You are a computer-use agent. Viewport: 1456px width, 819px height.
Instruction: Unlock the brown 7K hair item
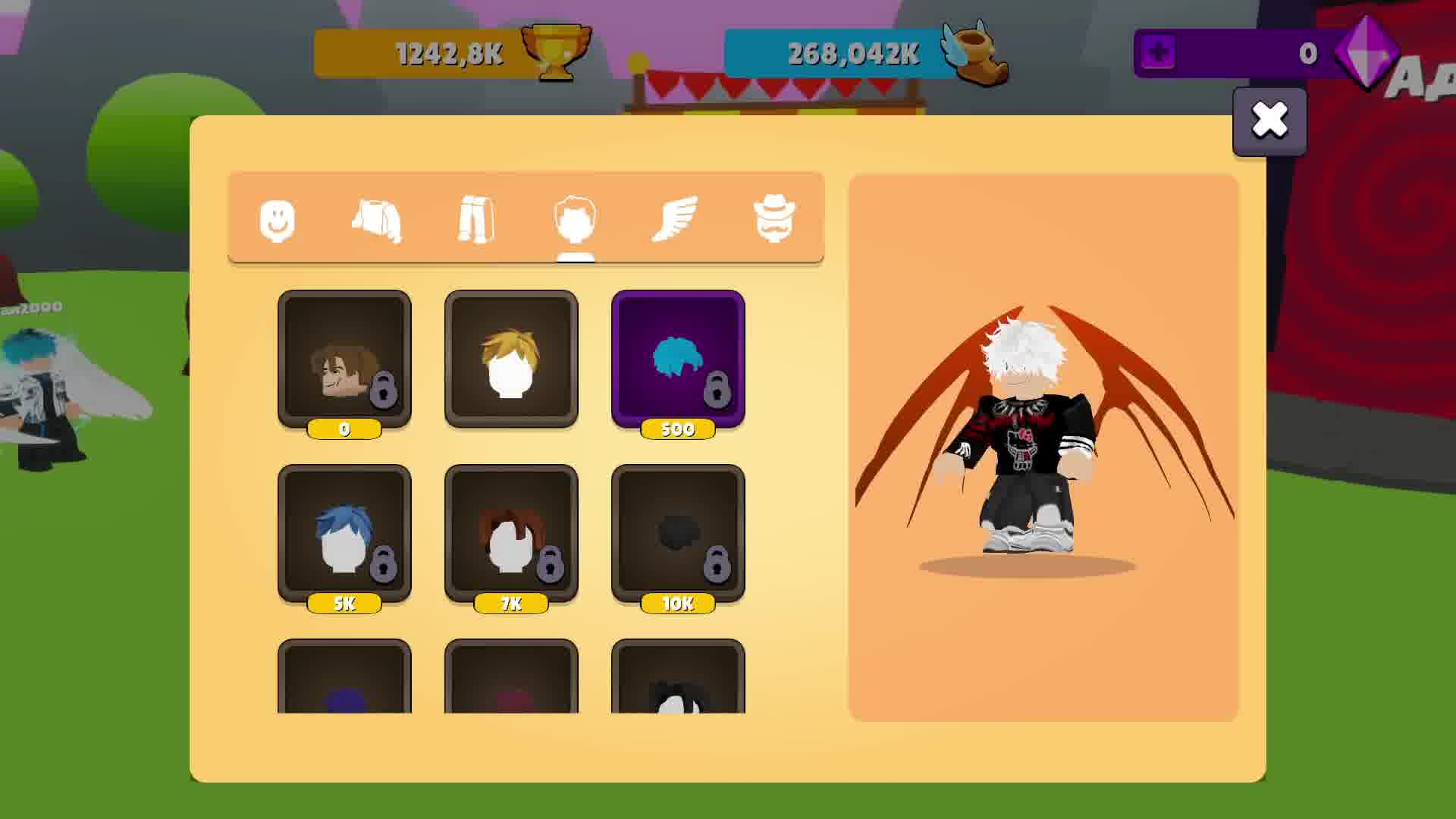click(x=512, y=533)
